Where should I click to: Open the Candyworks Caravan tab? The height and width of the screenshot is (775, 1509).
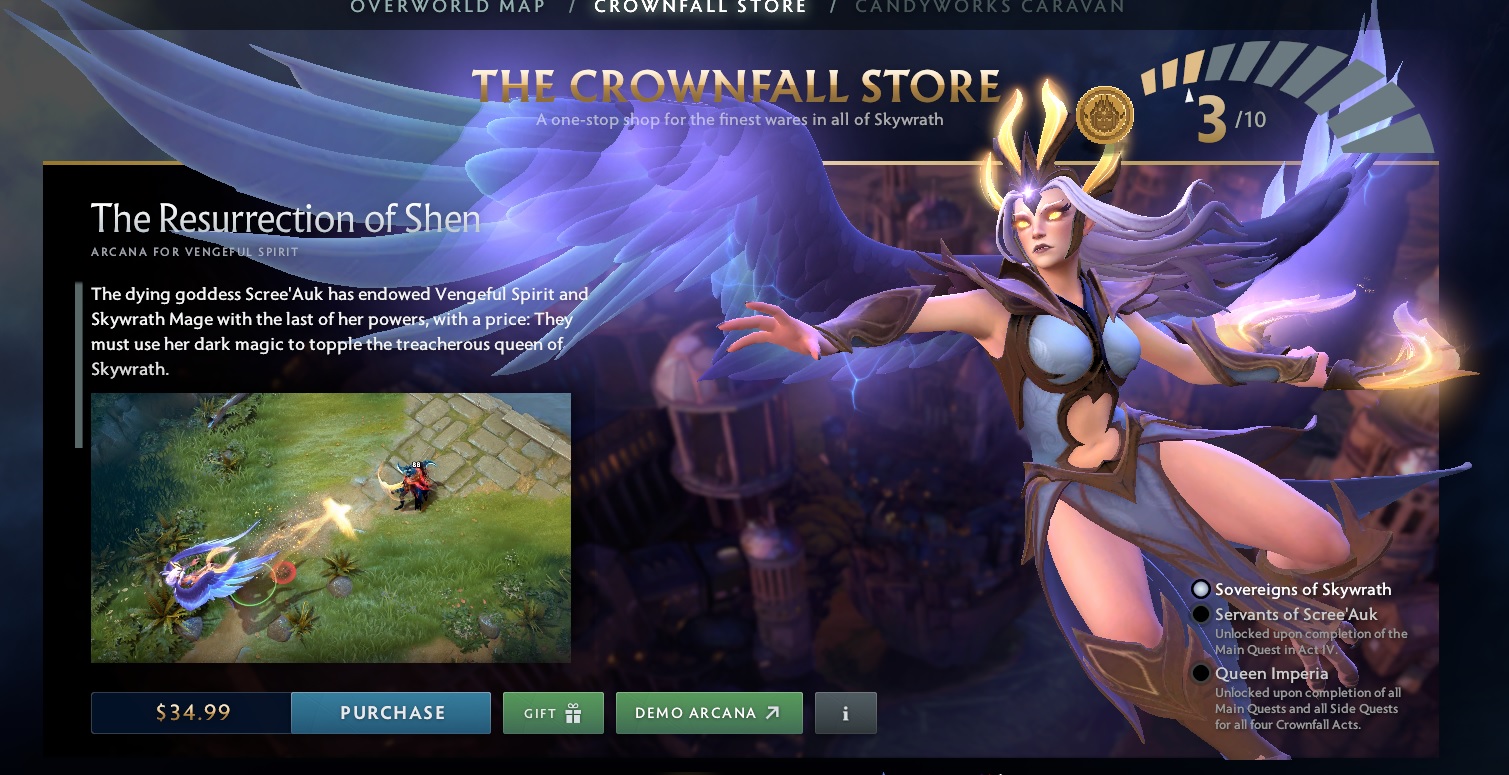(990, 8)
